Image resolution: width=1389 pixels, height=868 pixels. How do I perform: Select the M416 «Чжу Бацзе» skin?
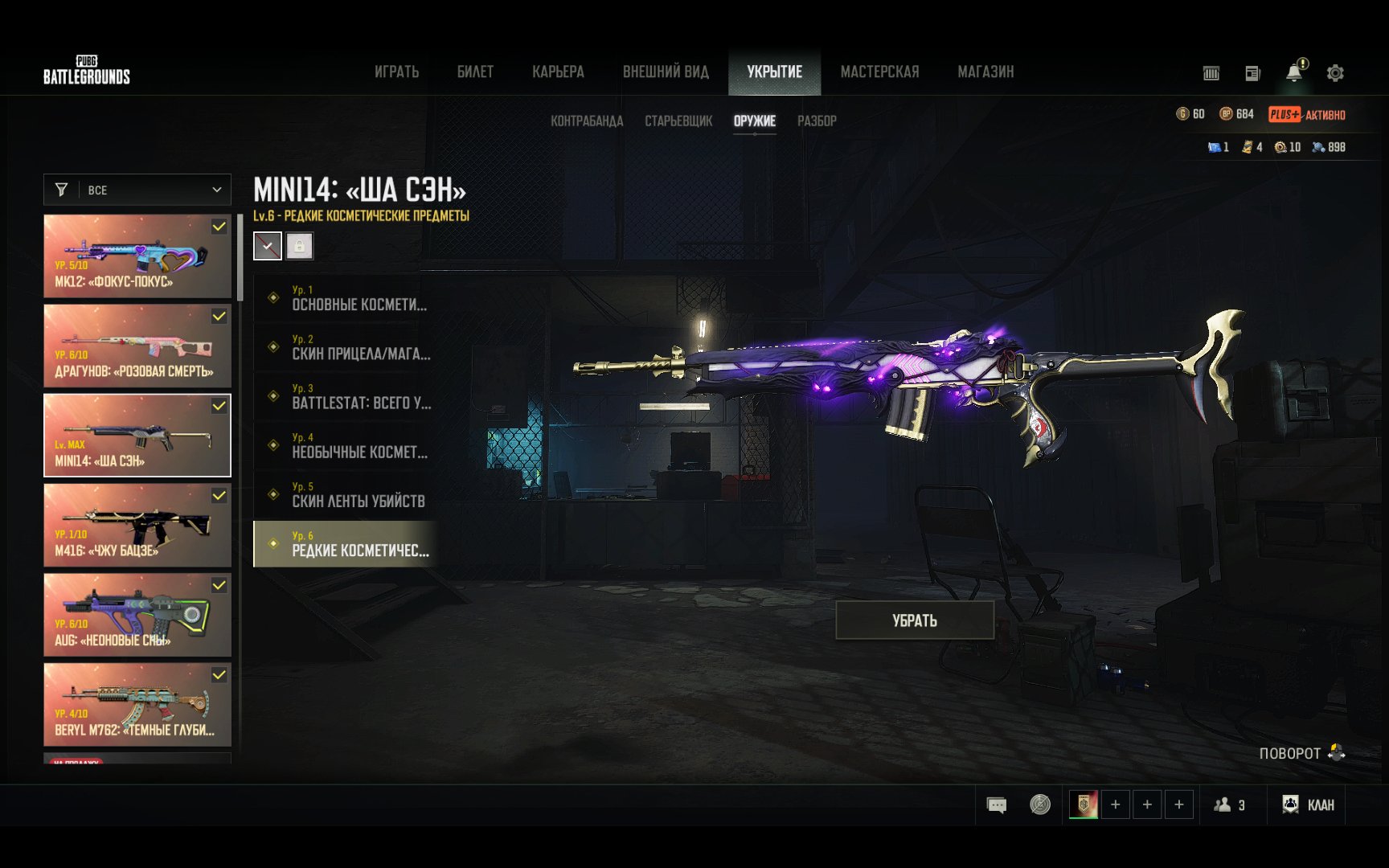pos(137,526)
